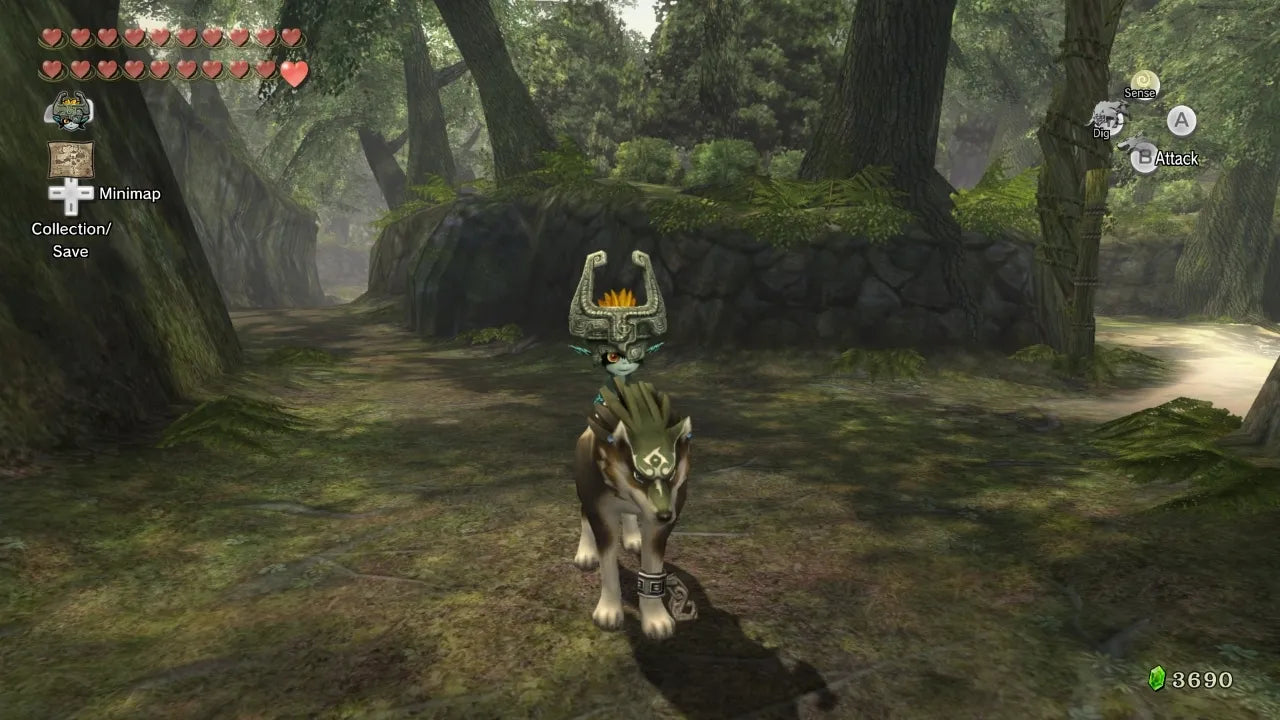Activate the Sense ability icon
This screenshot has height=720, width=1280.
tap(1143, 83)
